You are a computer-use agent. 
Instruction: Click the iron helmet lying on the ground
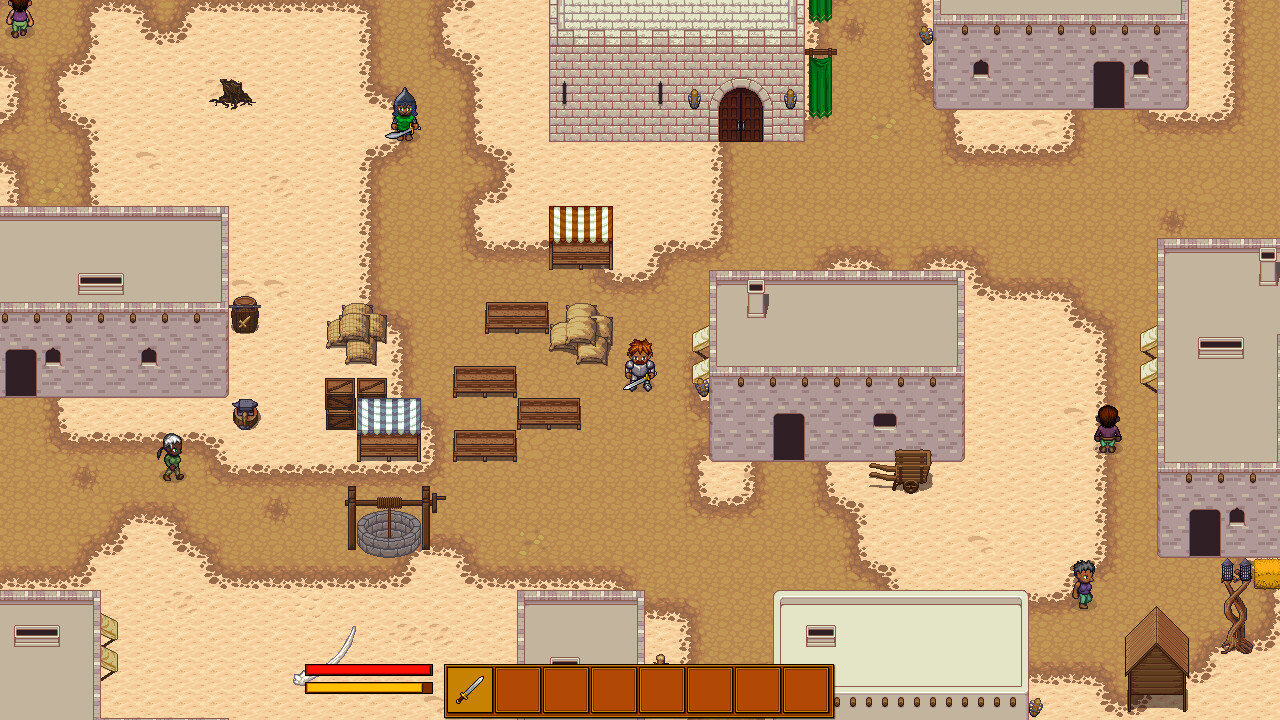click(x=245, y=413)
